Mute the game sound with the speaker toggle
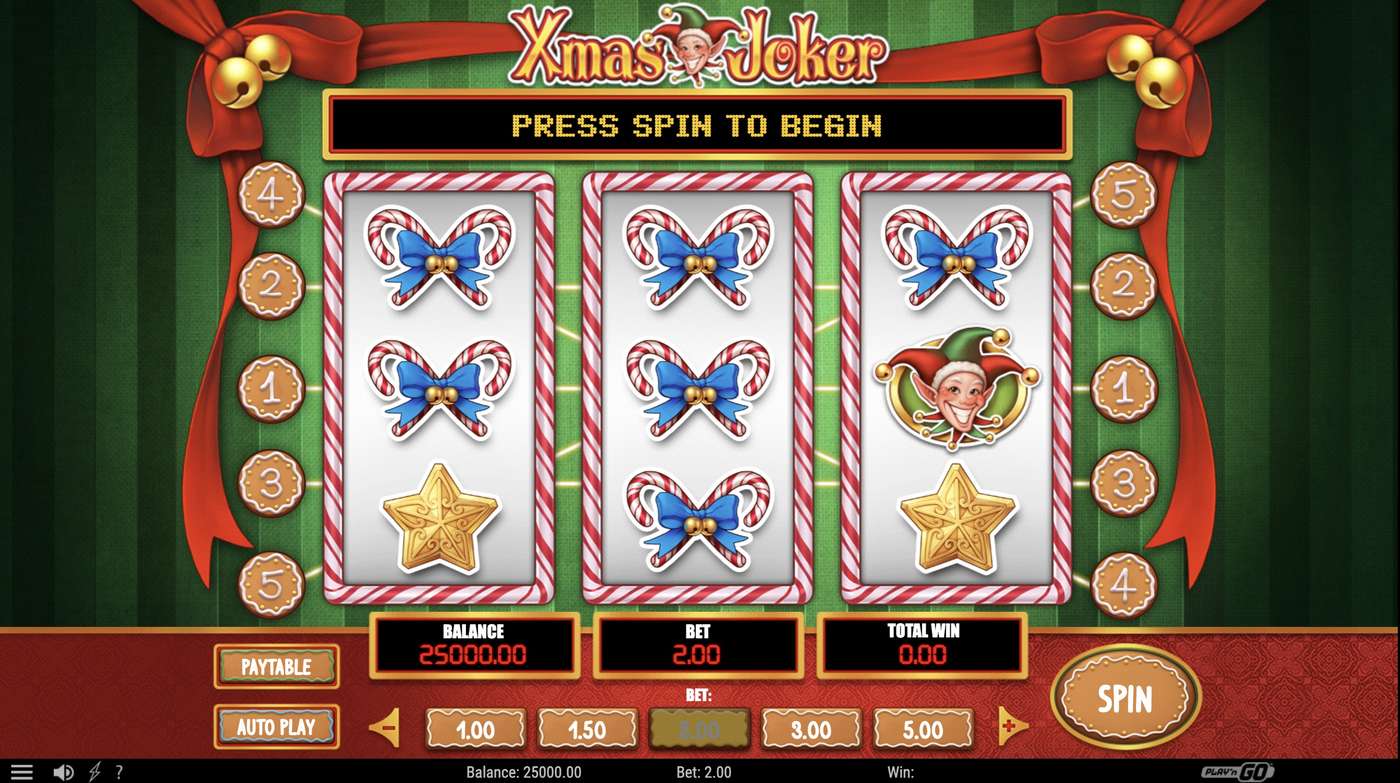The height and width of the screenshot is (783, 1400). coord(63,771)
